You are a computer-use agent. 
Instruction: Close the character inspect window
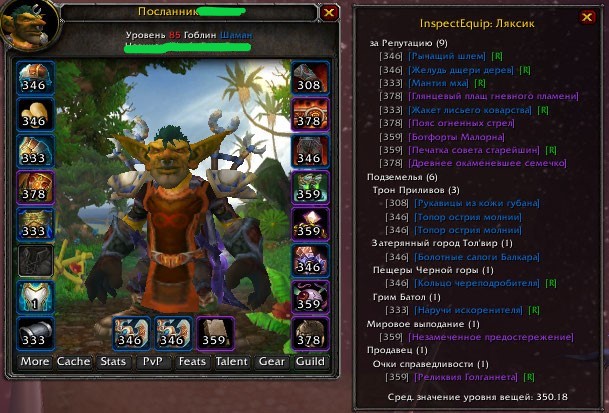point(330,13)
